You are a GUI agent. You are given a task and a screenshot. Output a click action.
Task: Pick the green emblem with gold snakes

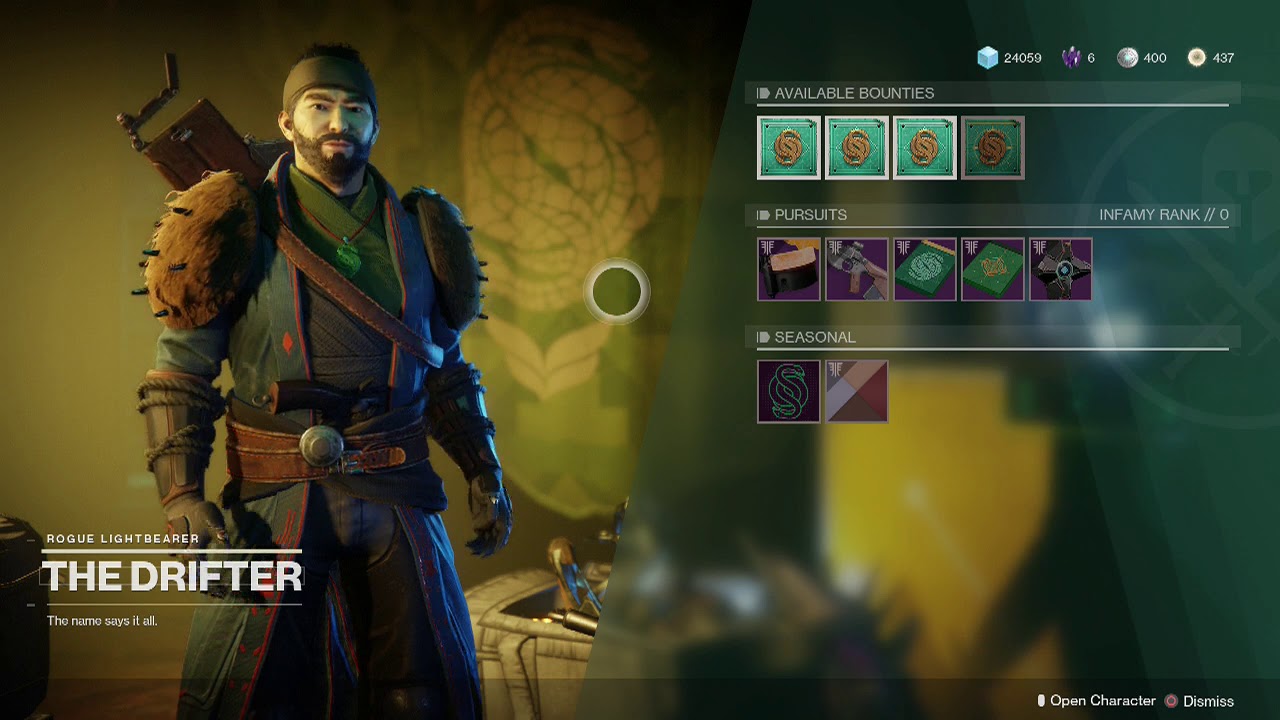click(993, 269)
